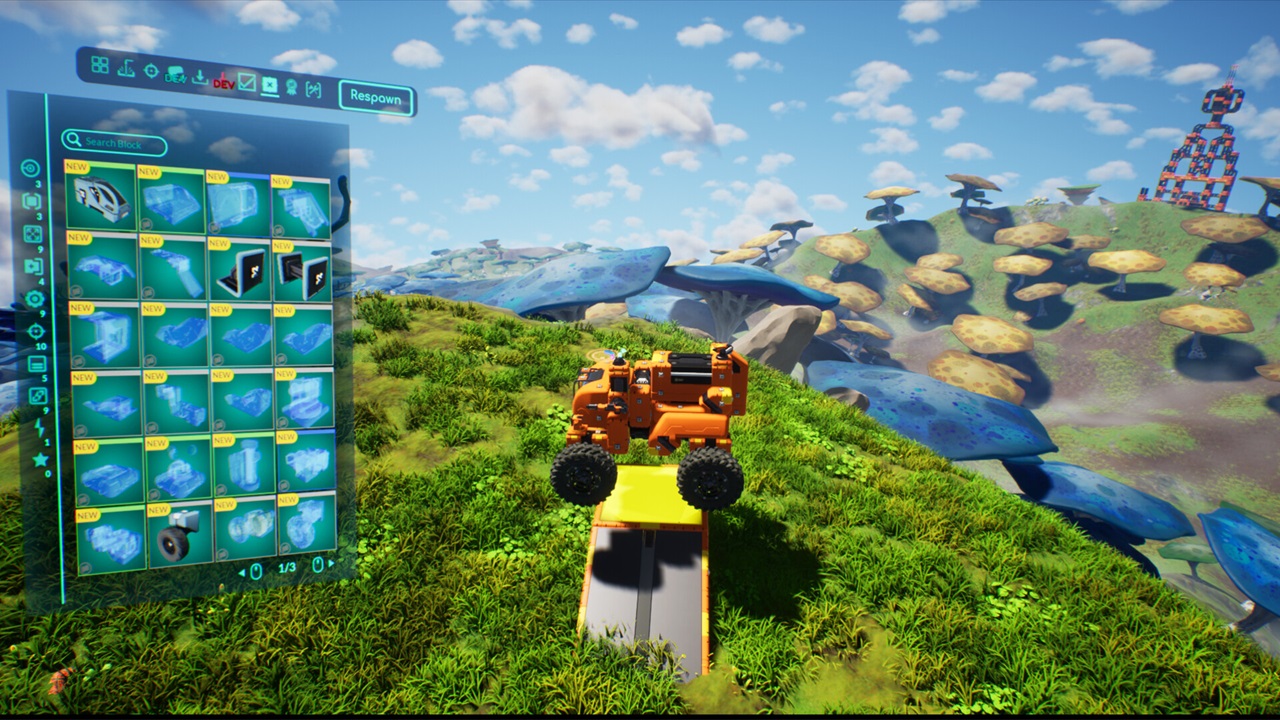This screenshot has width=1280, height=720.
Task: Click the Respawn button
Action: (x=377, y=97)
